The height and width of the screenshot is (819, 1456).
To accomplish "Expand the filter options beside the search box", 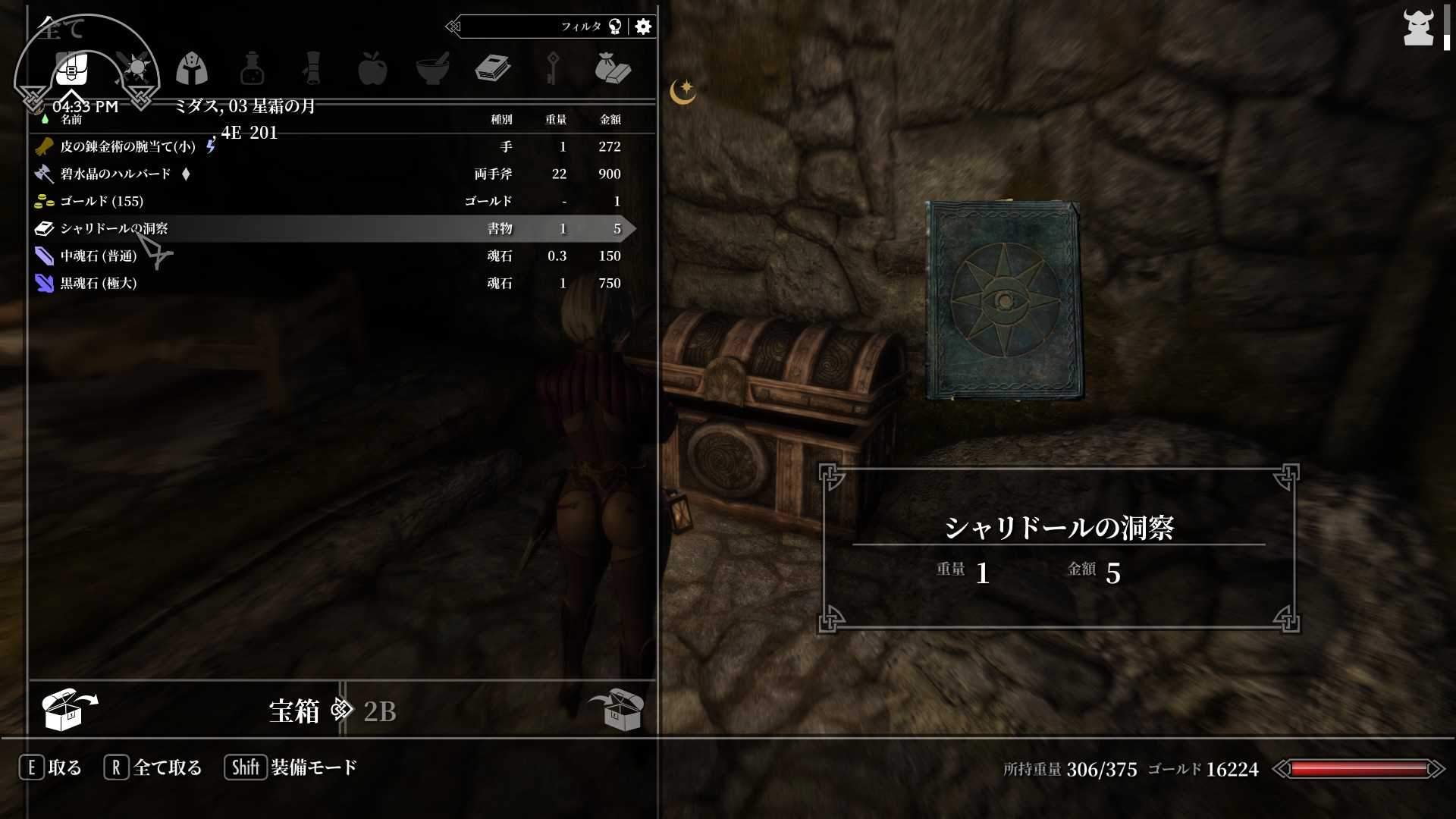I will [x=617, y=26].
